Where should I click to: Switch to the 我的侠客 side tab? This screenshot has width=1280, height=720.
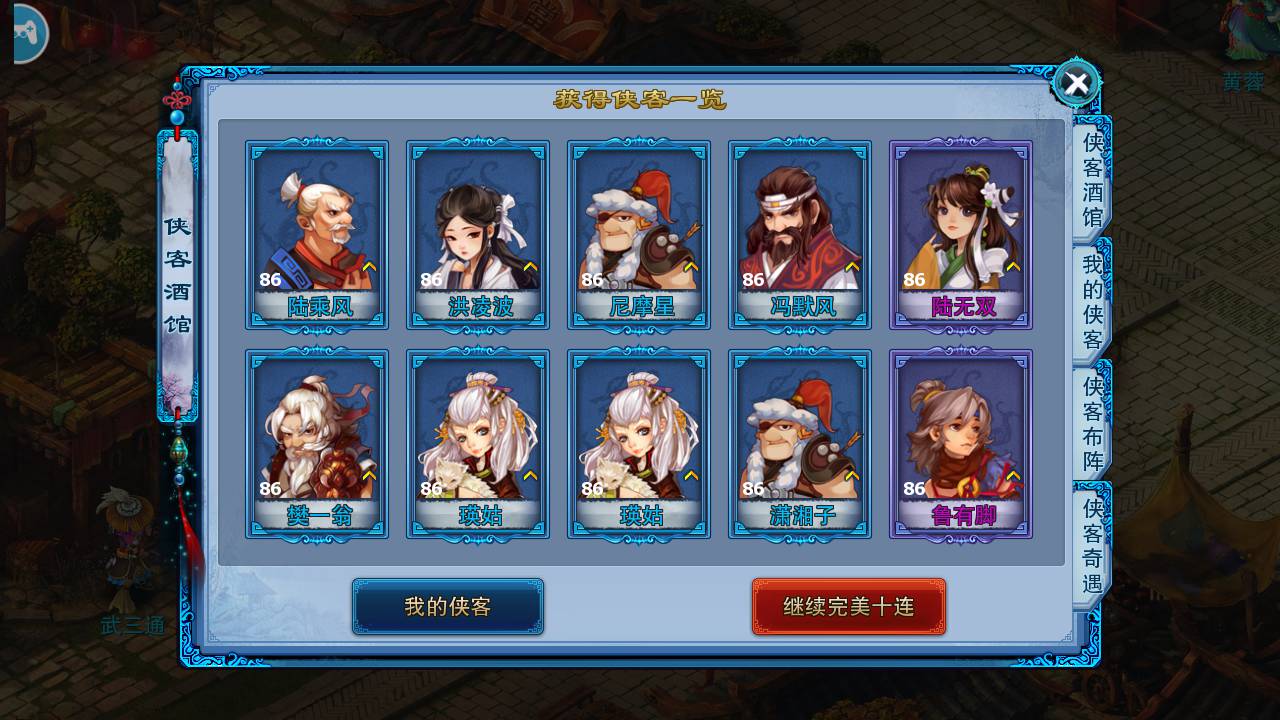pos(1092,302)
